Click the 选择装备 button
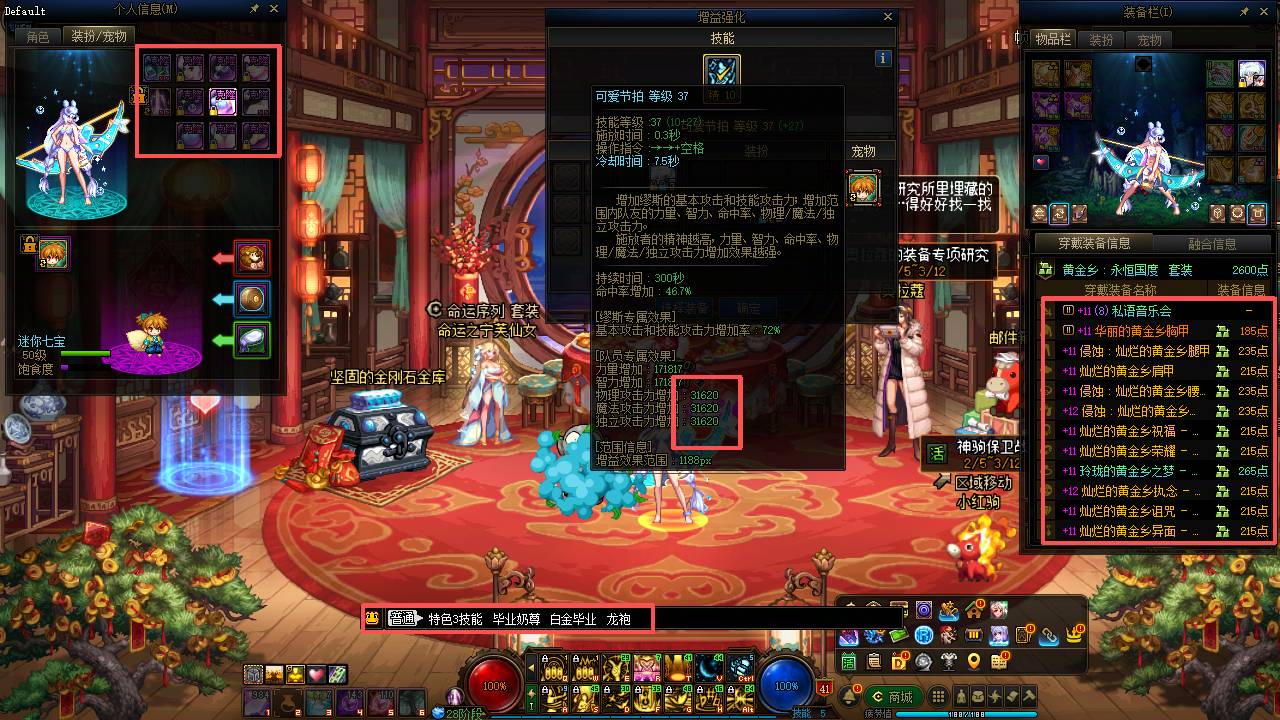Screen dimensions: 1280x720 point(683,306)
